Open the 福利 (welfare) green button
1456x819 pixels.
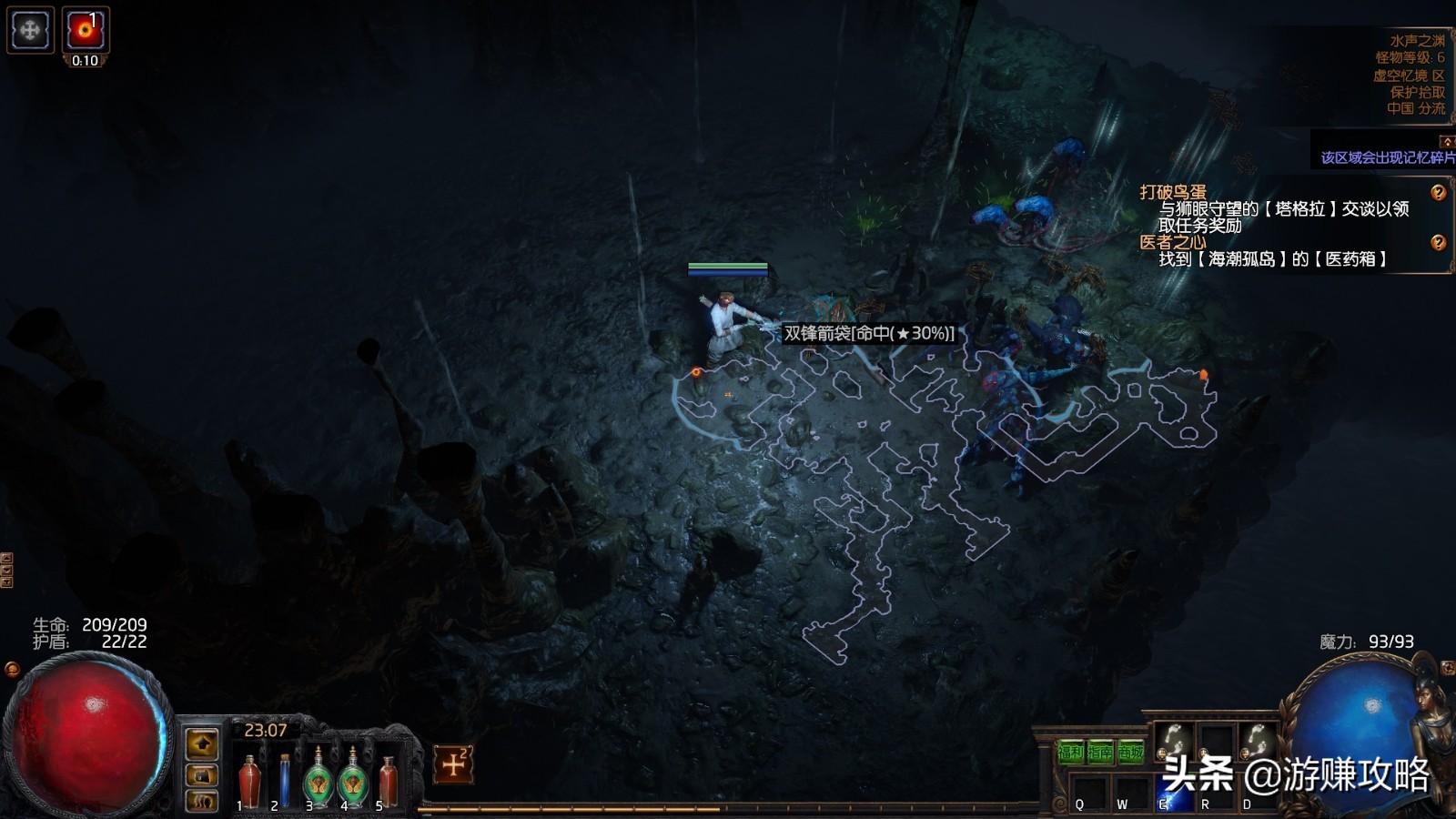click(x=1071, y=752)
